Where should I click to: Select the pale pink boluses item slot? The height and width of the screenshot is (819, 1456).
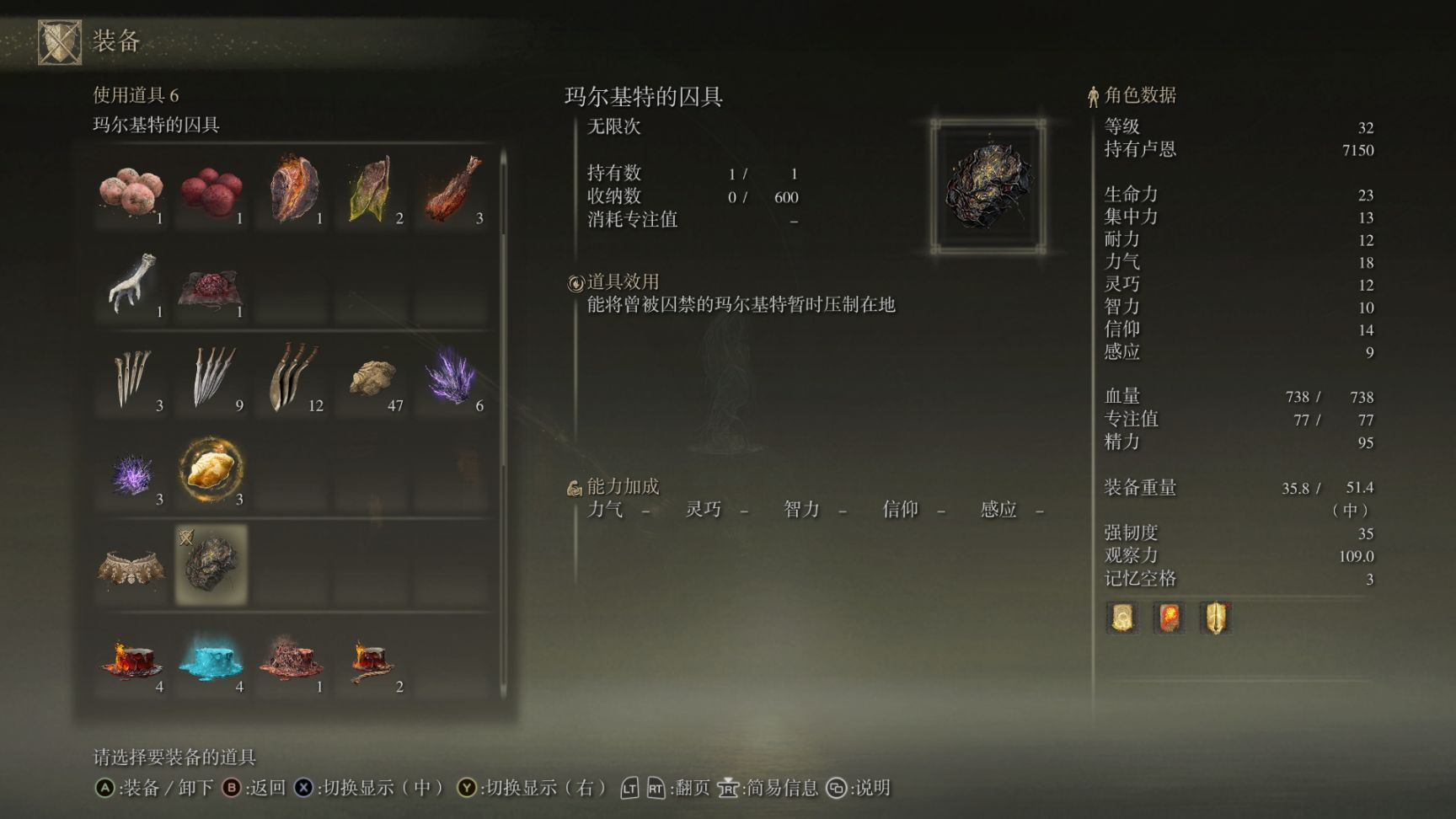click(x=131, y=191)
